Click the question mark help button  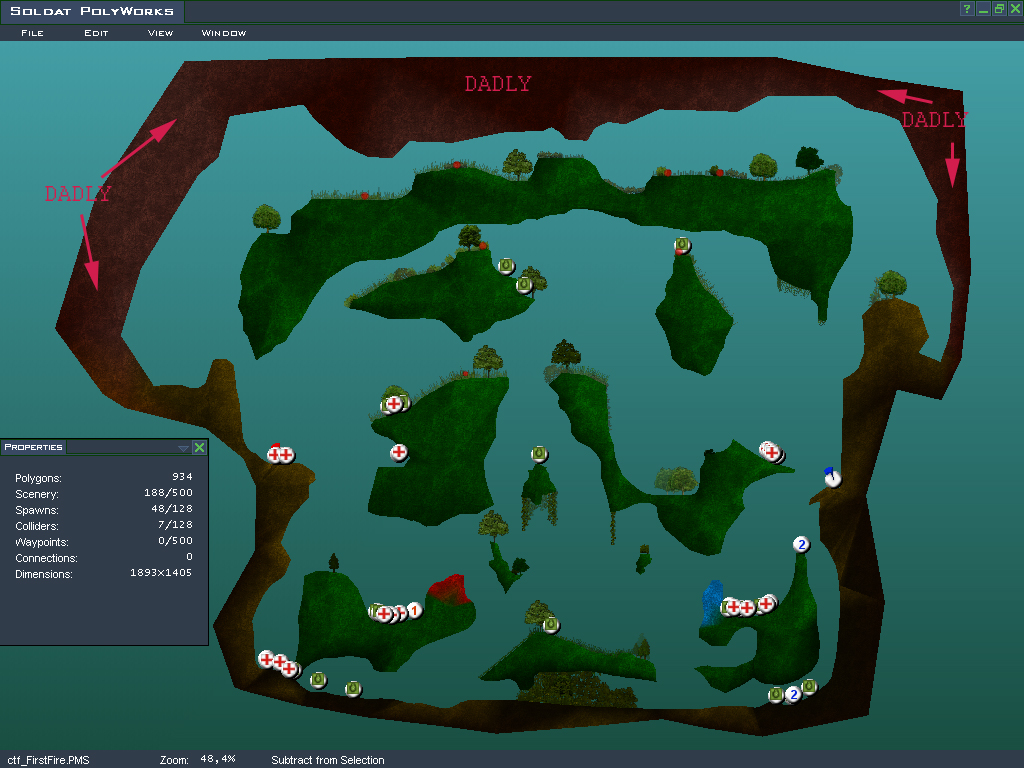967,9
